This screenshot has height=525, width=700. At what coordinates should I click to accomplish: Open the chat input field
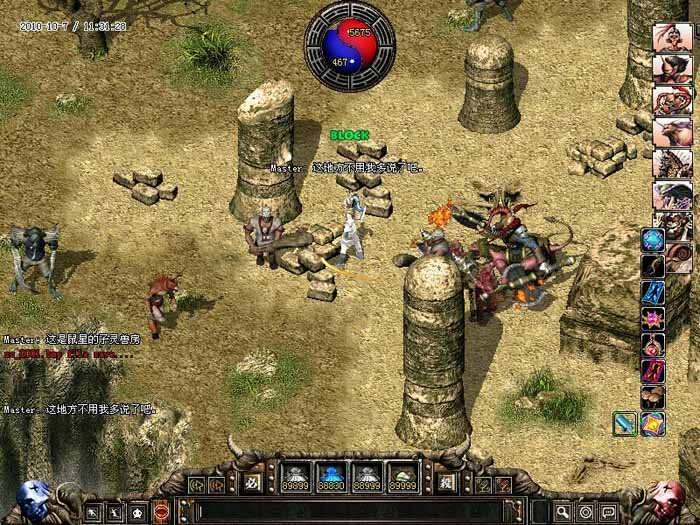pyautogui.click(x=360, y=511)
